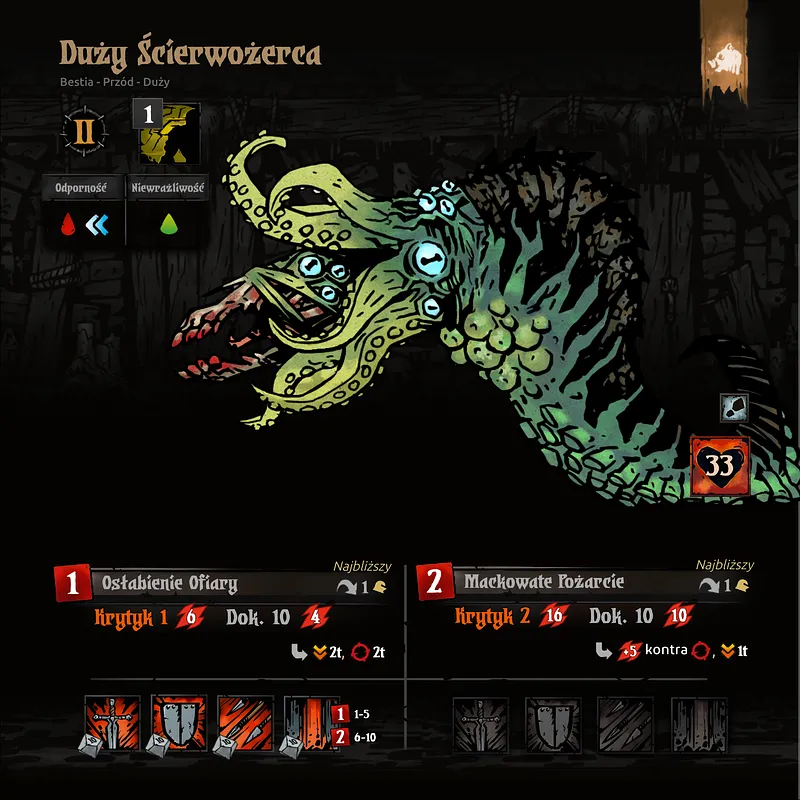This screenshot has height=800, width=800.
Task: Click the small grey icon above the heart
Action: click(733, 409)
